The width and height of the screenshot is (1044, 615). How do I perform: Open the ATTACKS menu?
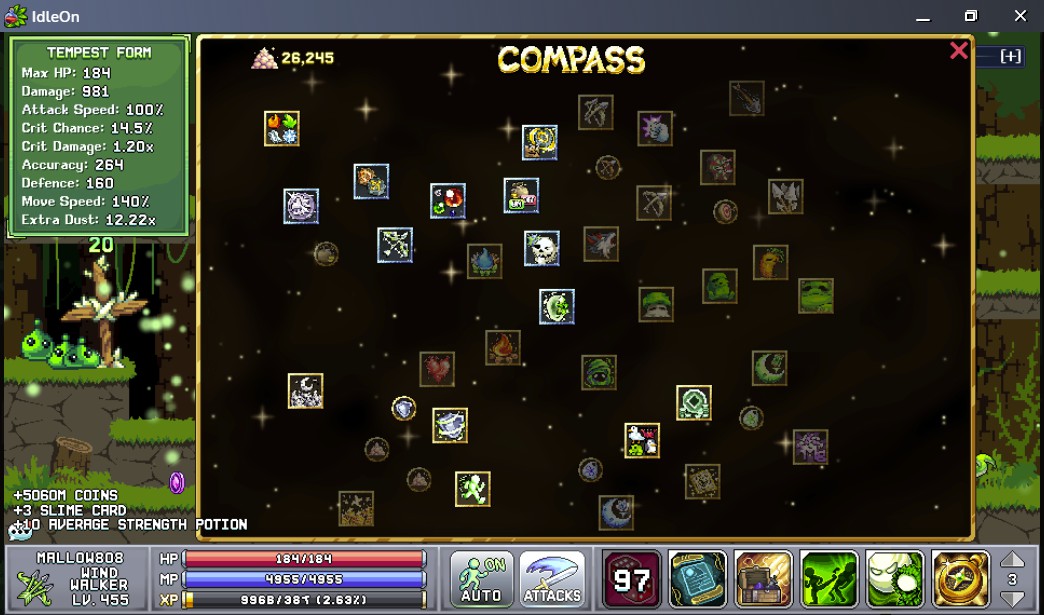pyautogui.click(x=551, y=579)
